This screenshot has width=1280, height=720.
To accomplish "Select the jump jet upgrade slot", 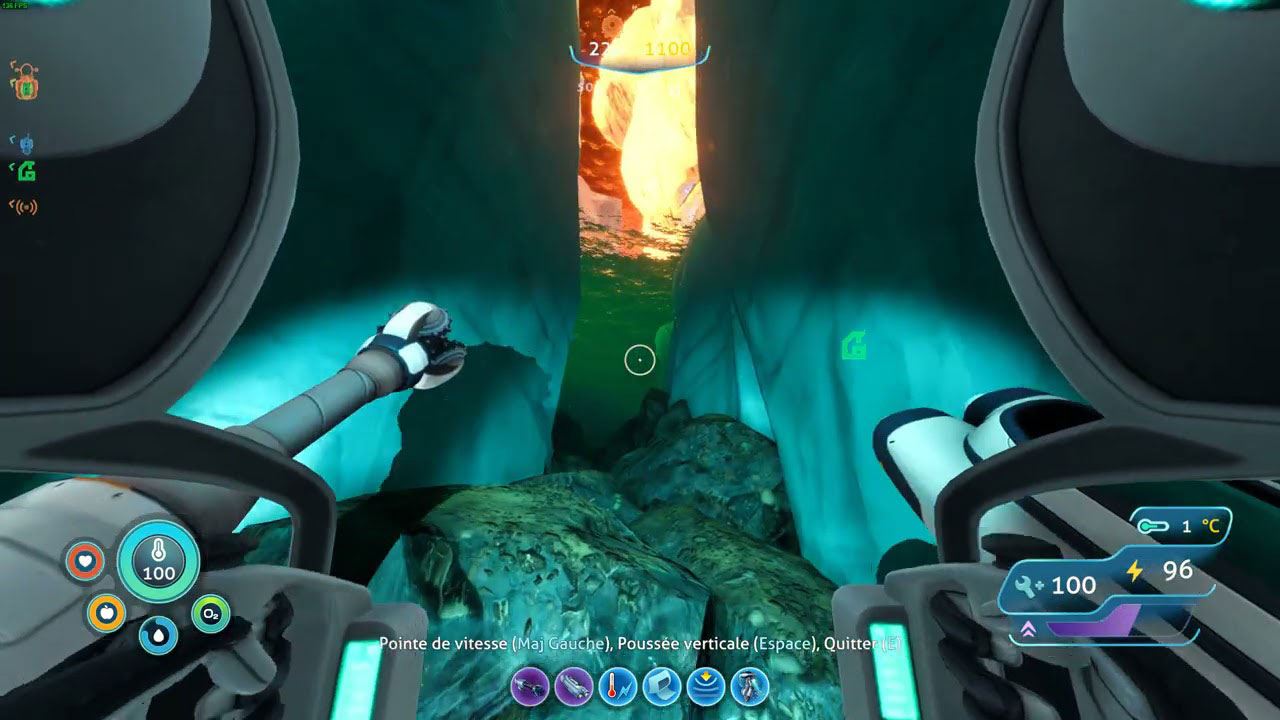I will 750,687.
